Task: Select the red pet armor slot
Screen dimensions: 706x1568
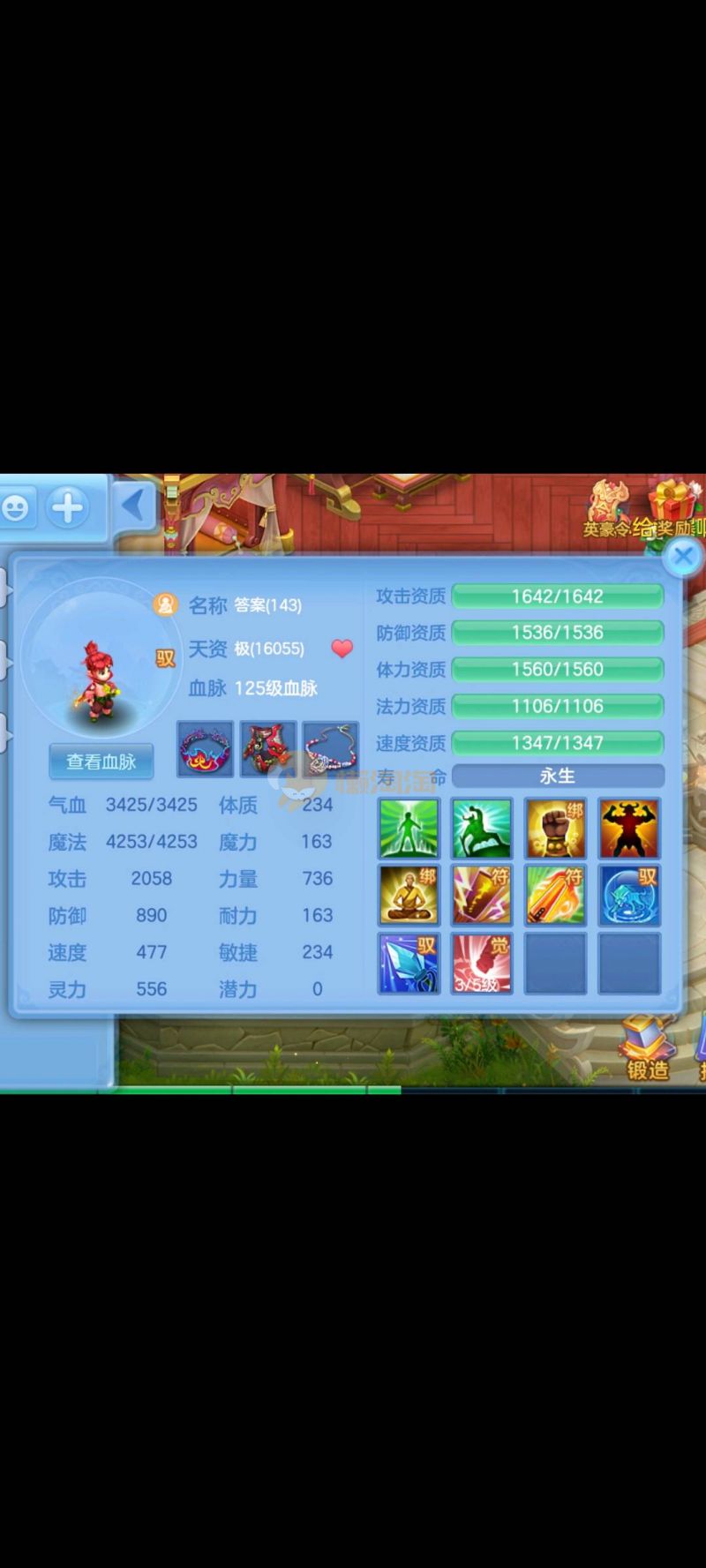Action: [268, 749]
